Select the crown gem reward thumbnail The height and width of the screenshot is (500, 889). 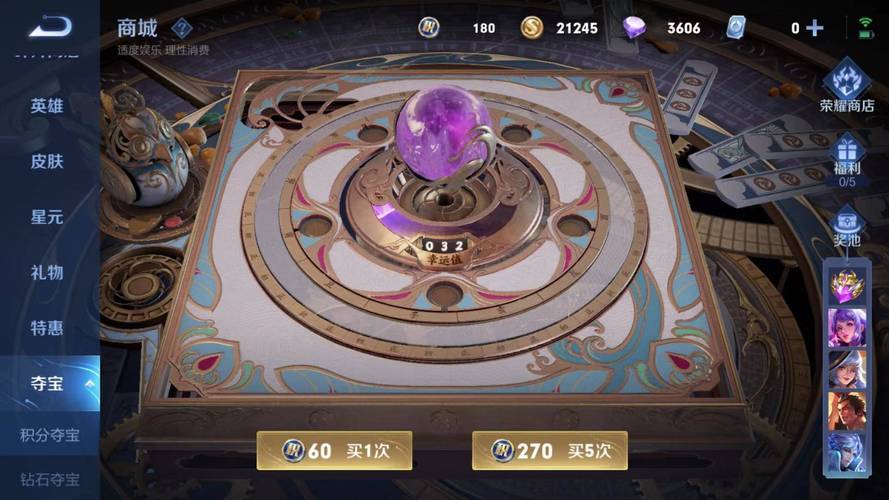click(846, 285)
